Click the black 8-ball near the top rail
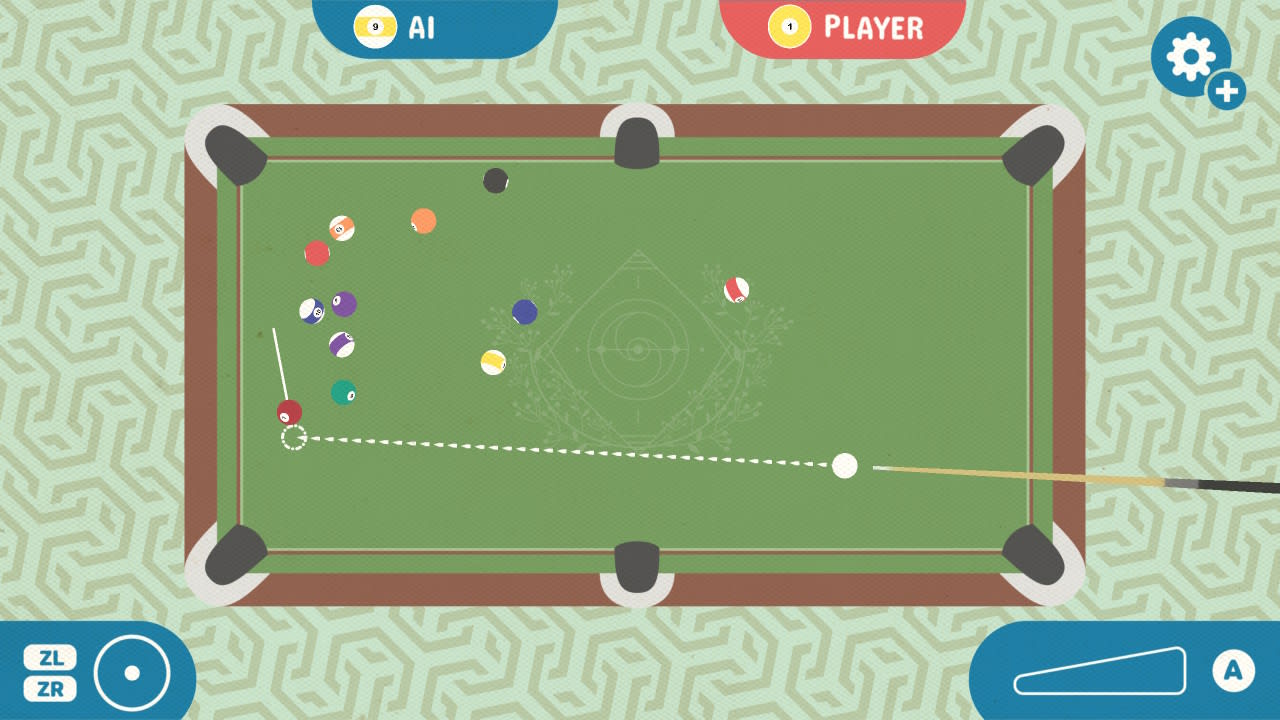The image size is (1280, 720). point(495,180)
